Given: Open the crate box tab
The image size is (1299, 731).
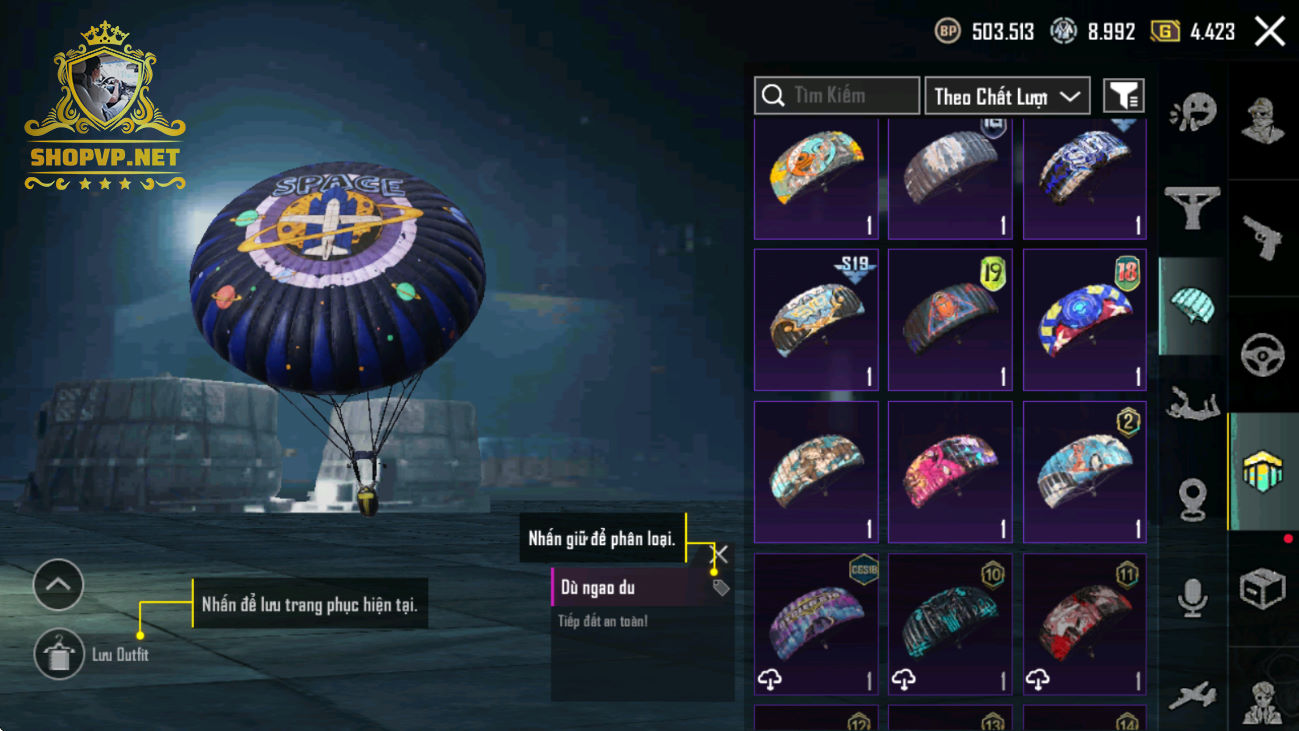Looking at the screenshot, I should pyautogui.click(x=1263, y=588).
